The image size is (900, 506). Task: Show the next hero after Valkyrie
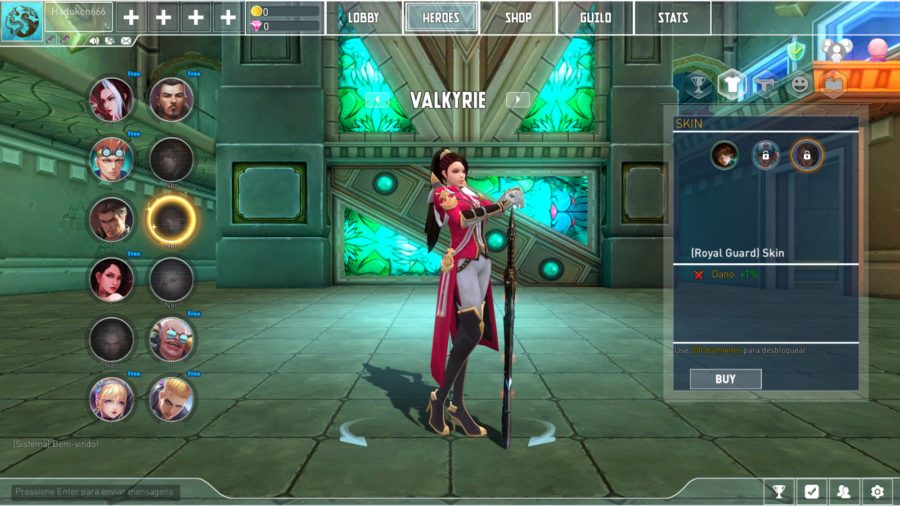tap(517, 99)
